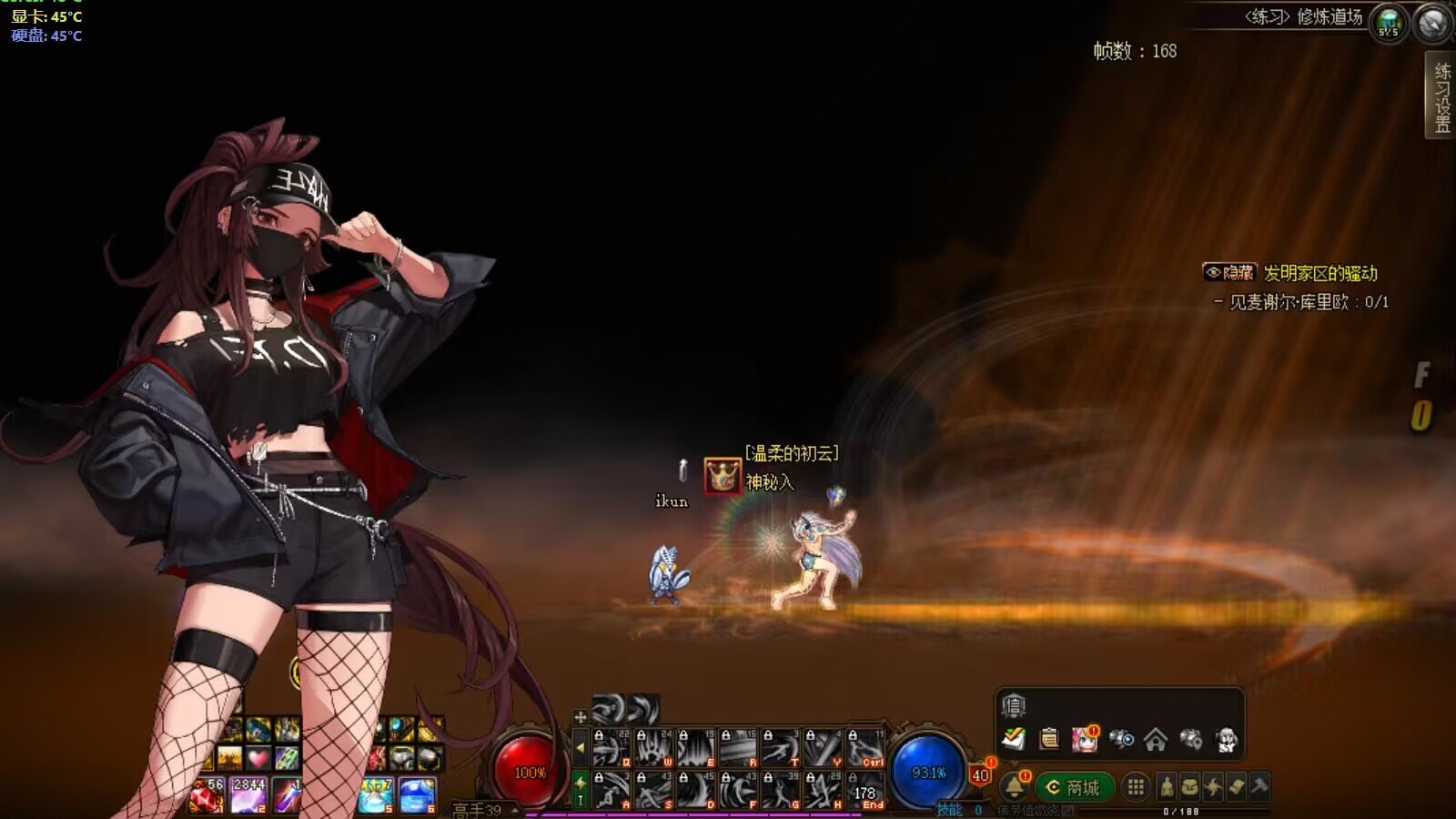
Task: Open the green checkmark checklist icon
Action: click(x=1014, y=739)
